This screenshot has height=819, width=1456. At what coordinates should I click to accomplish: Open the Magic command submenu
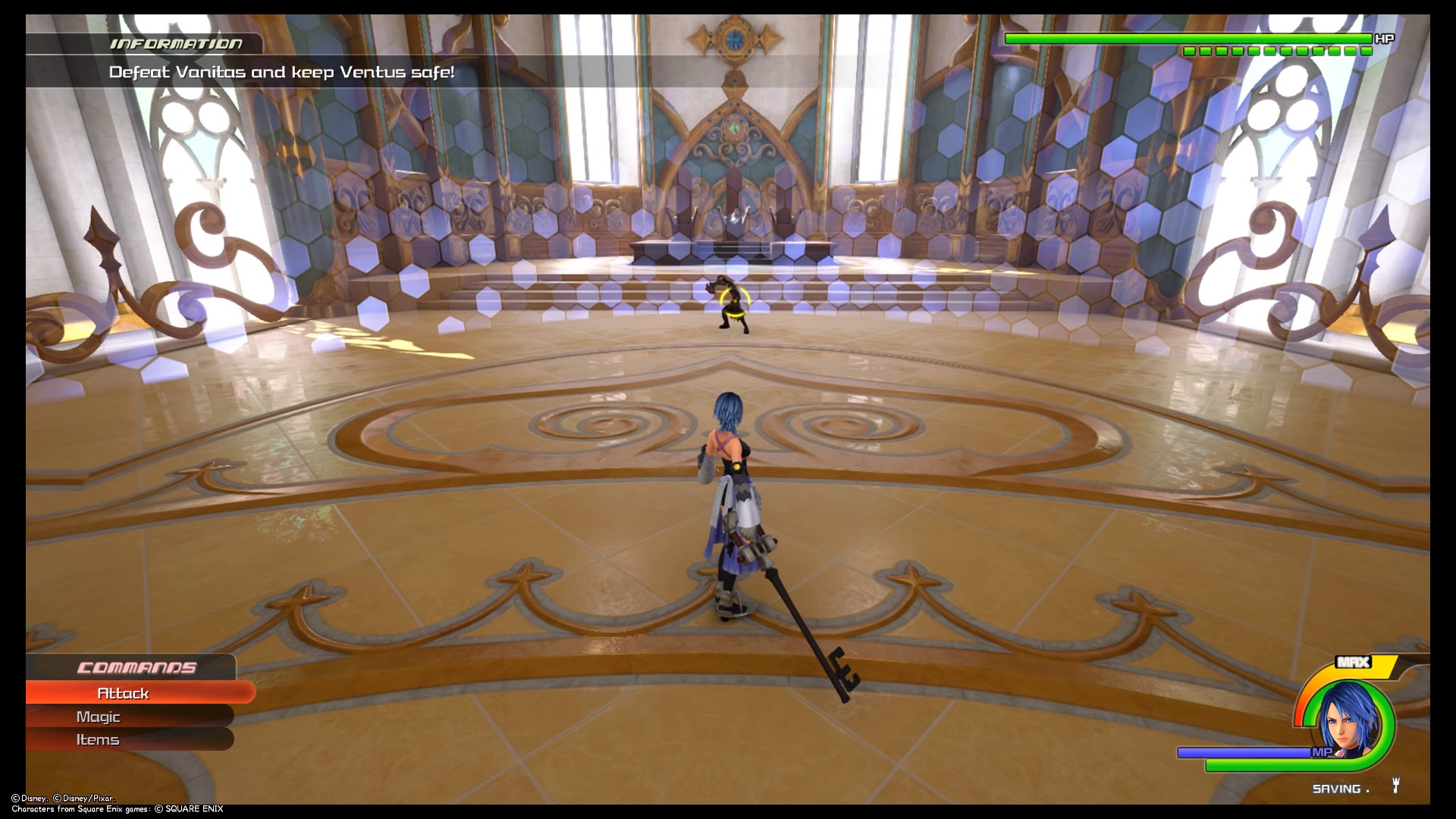tap(99, 716)
